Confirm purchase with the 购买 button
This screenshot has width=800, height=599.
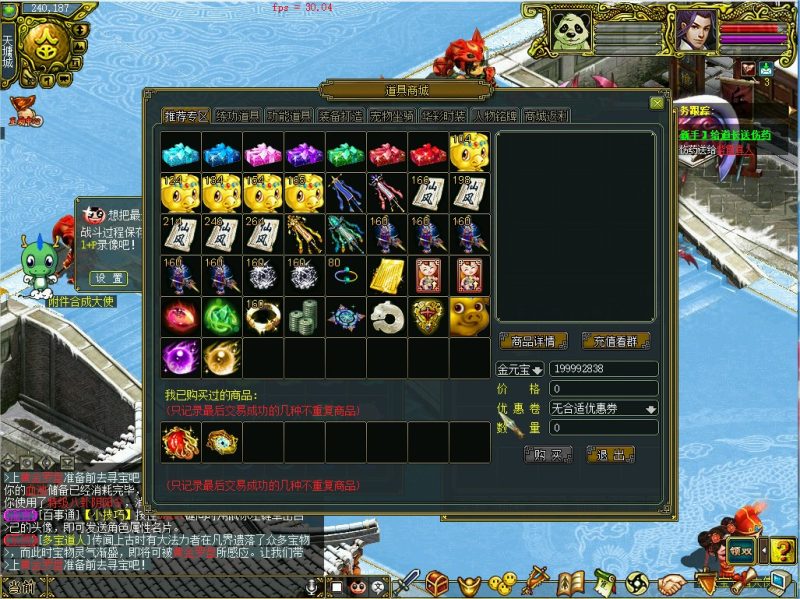550,455
